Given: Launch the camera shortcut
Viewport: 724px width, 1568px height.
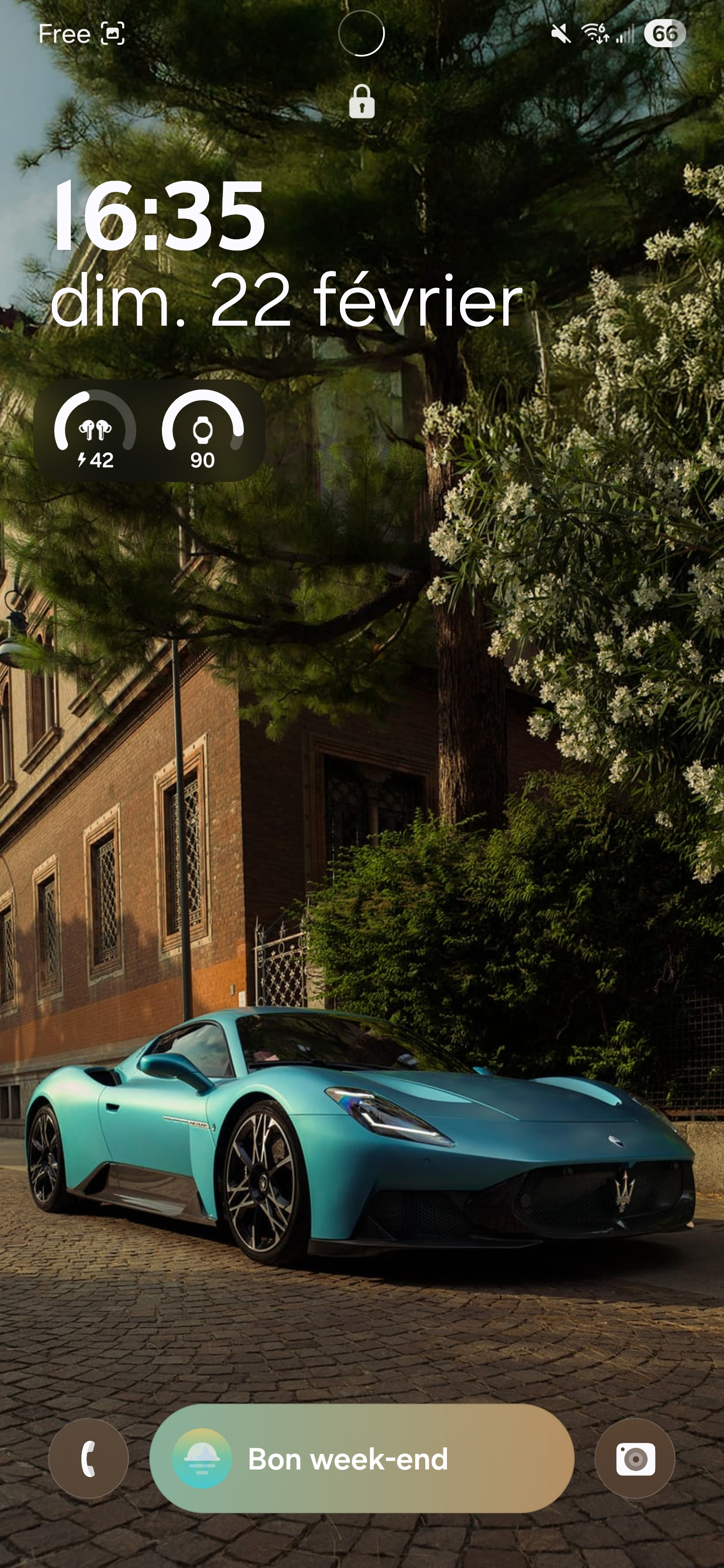Looking at the screenshot, I should [x=635, y=1458].
